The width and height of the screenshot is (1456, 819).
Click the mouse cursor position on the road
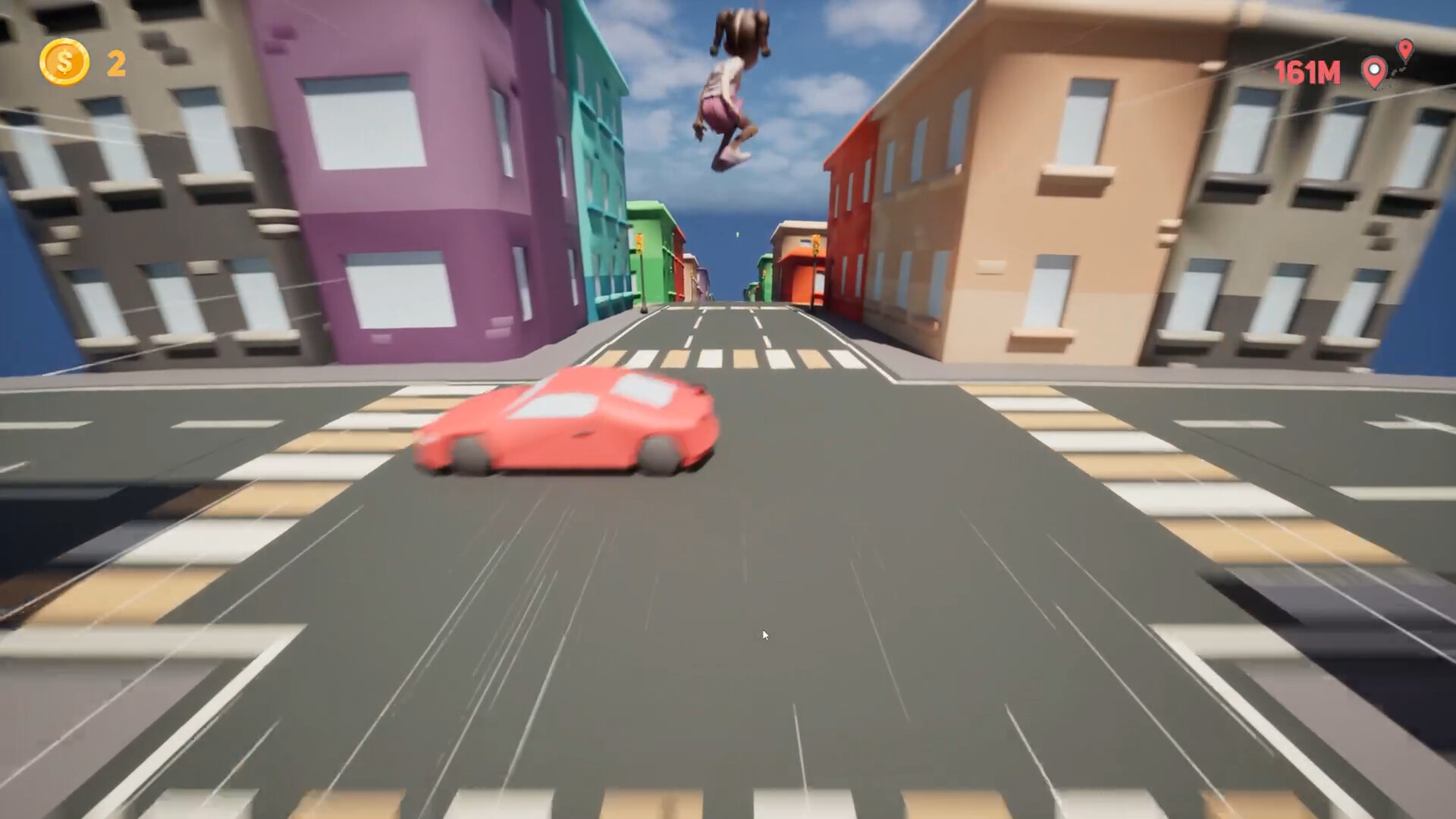766,634
